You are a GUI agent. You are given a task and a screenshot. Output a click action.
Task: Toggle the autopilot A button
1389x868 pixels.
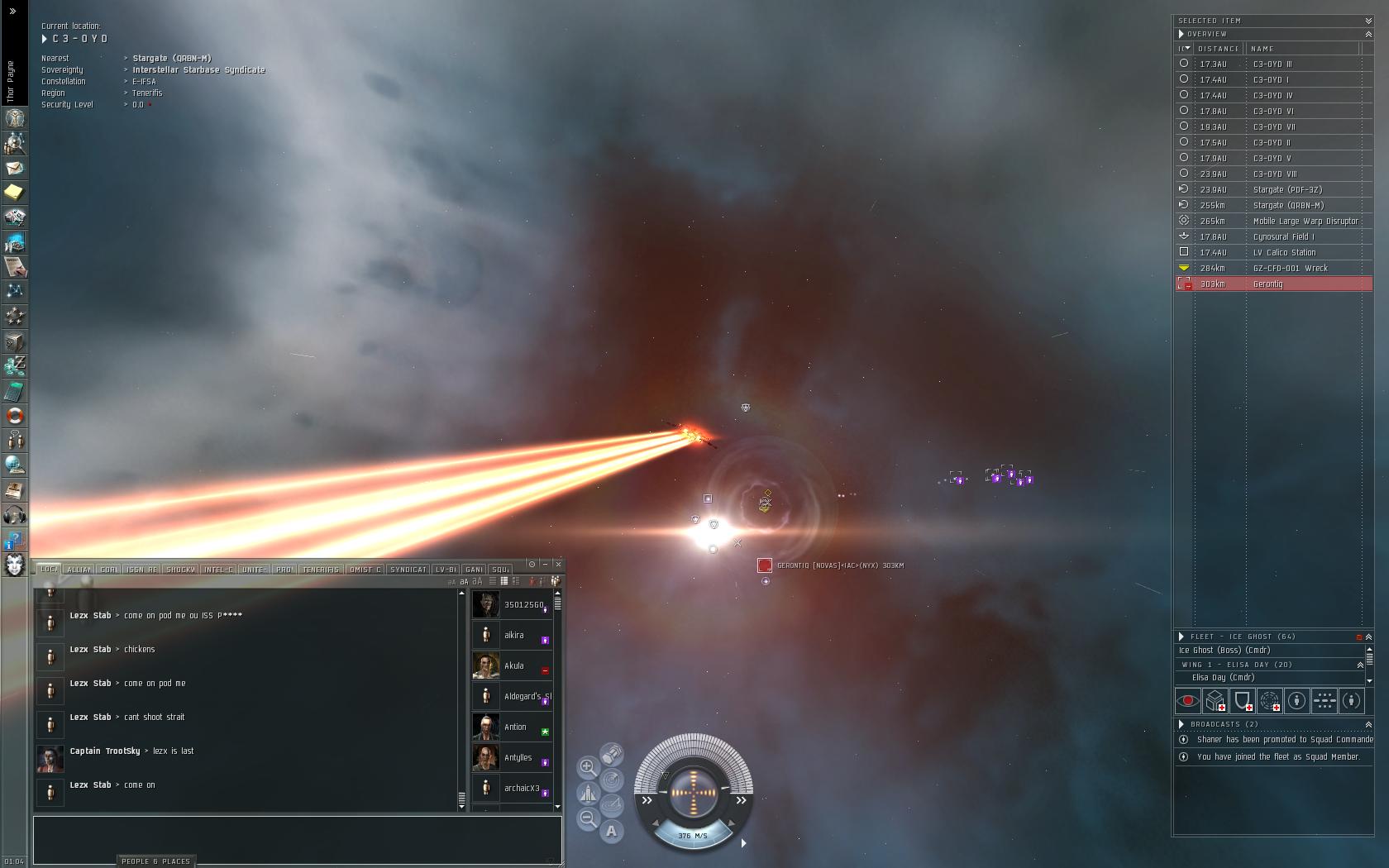click(611, 831)
